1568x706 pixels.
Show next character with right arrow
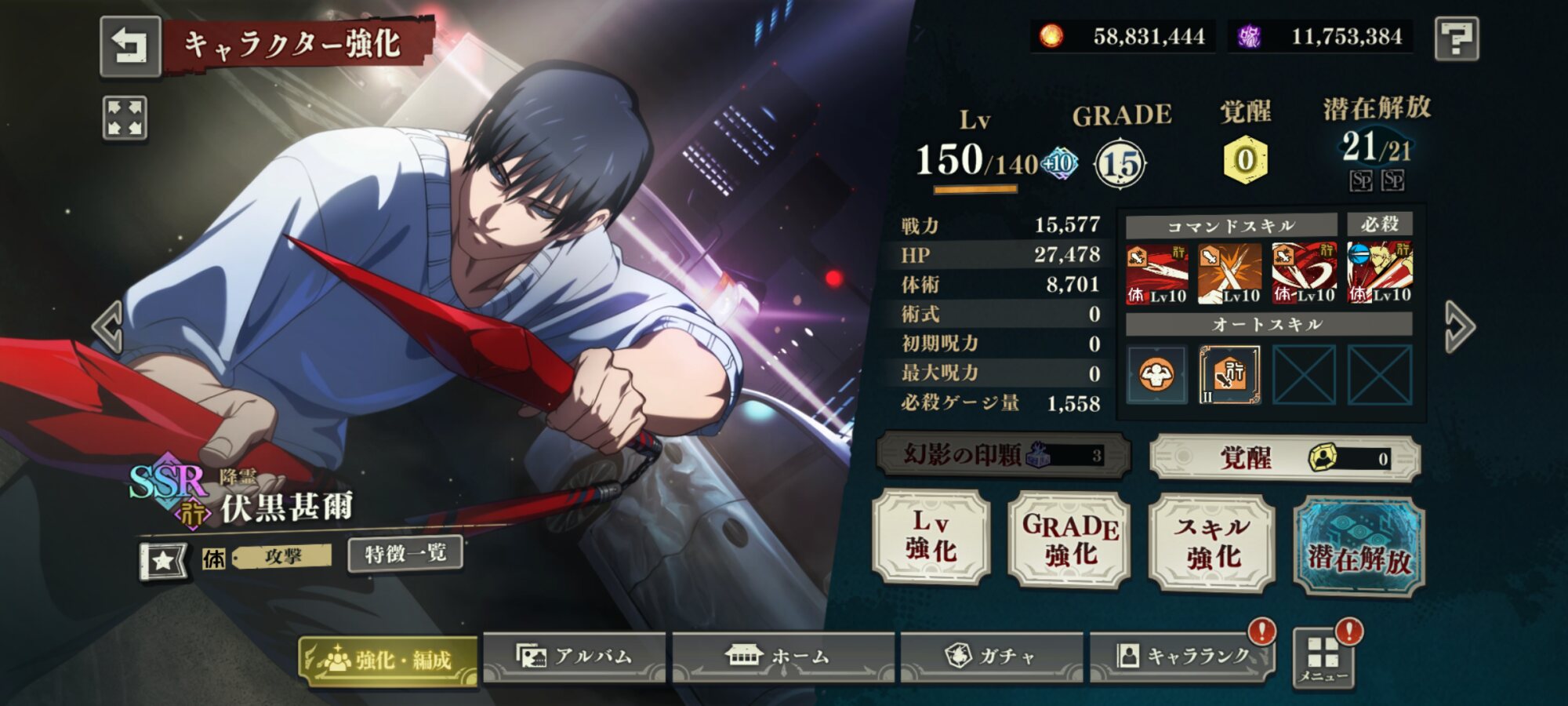pyautogui.click(x=1460, y=326)
